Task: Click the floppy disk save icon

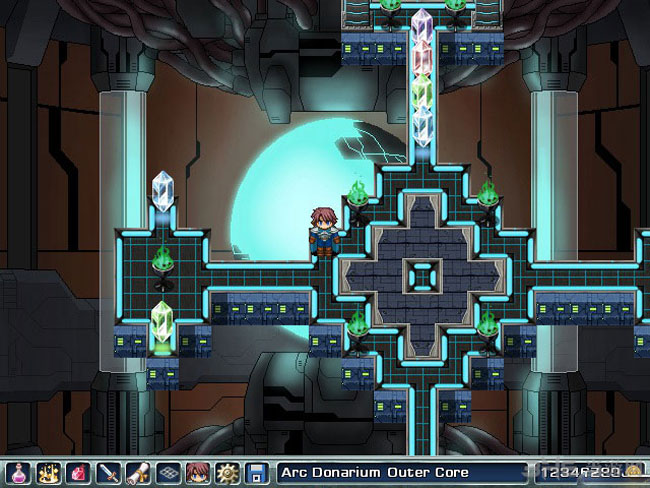Action: [257, 472]
